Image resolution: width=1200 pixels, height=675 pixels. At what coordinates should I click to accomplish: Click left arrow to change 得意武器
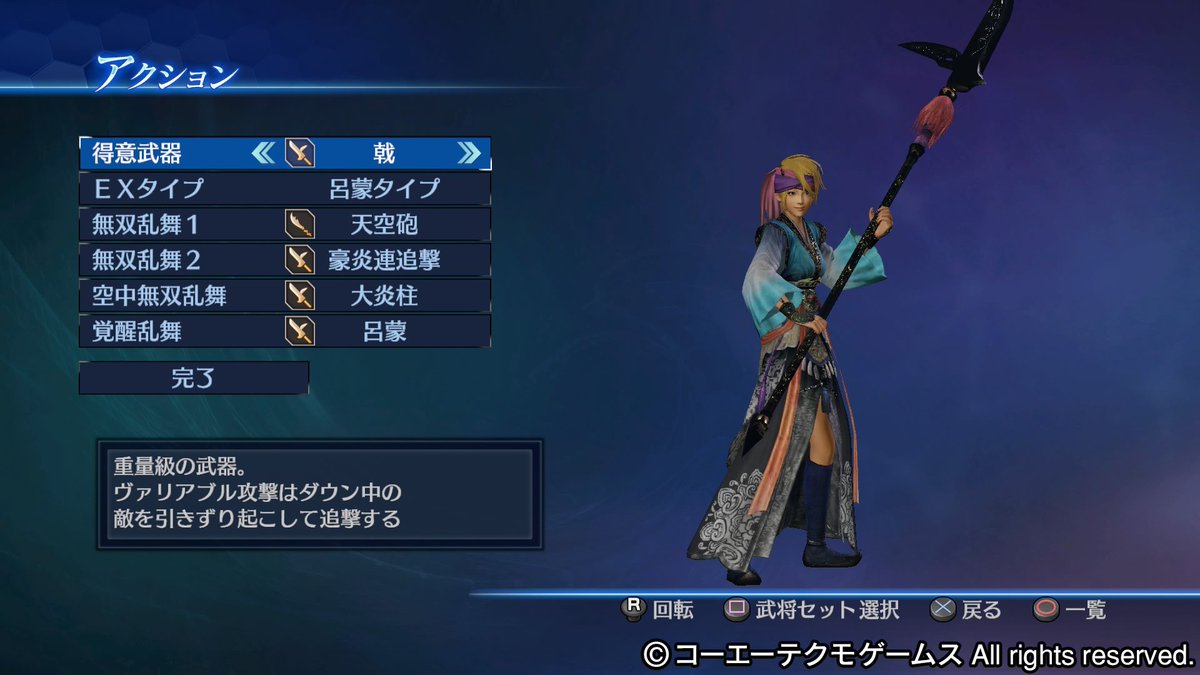[263, 153]
